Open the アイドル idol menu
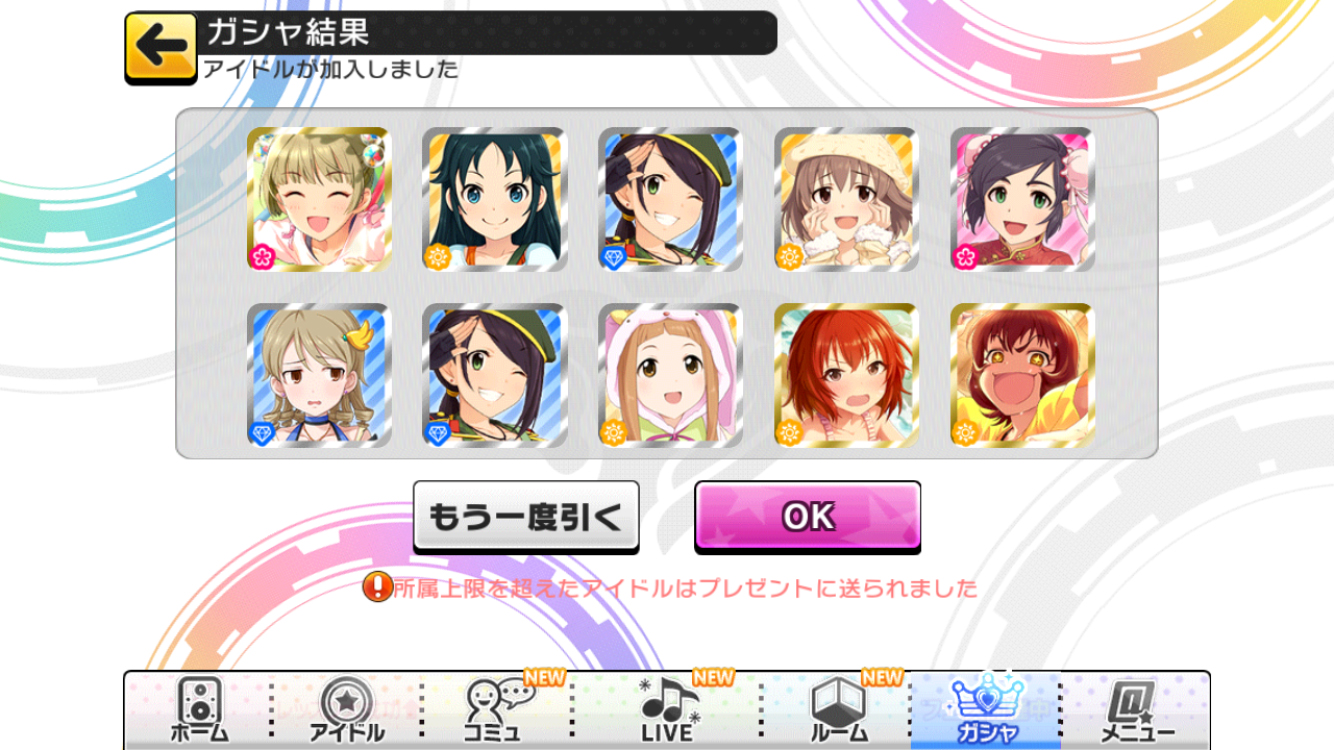The image size is (1334, 750). coord(346,710)
